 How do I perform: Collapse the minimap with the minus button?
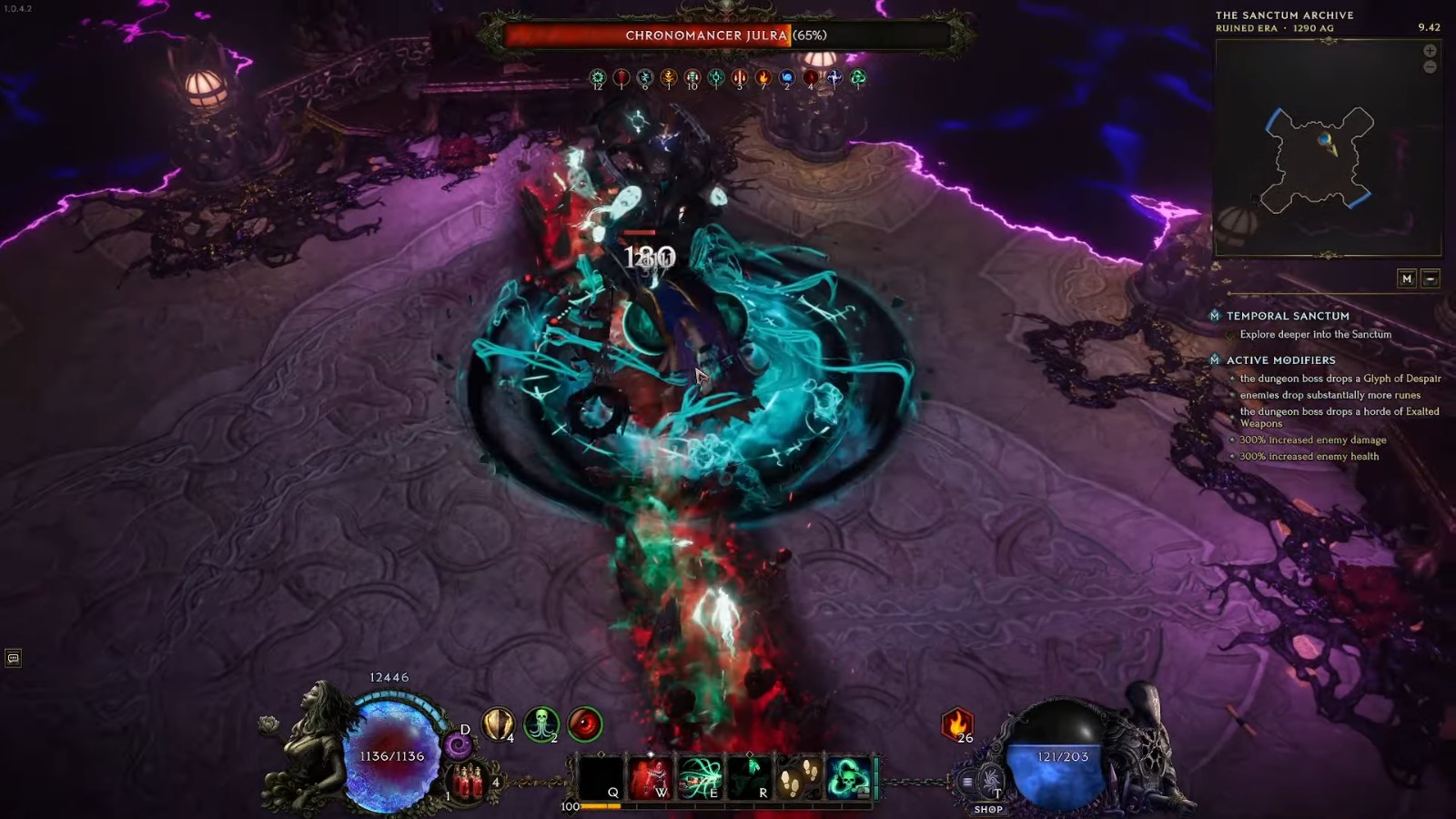tap(1430, 278)
